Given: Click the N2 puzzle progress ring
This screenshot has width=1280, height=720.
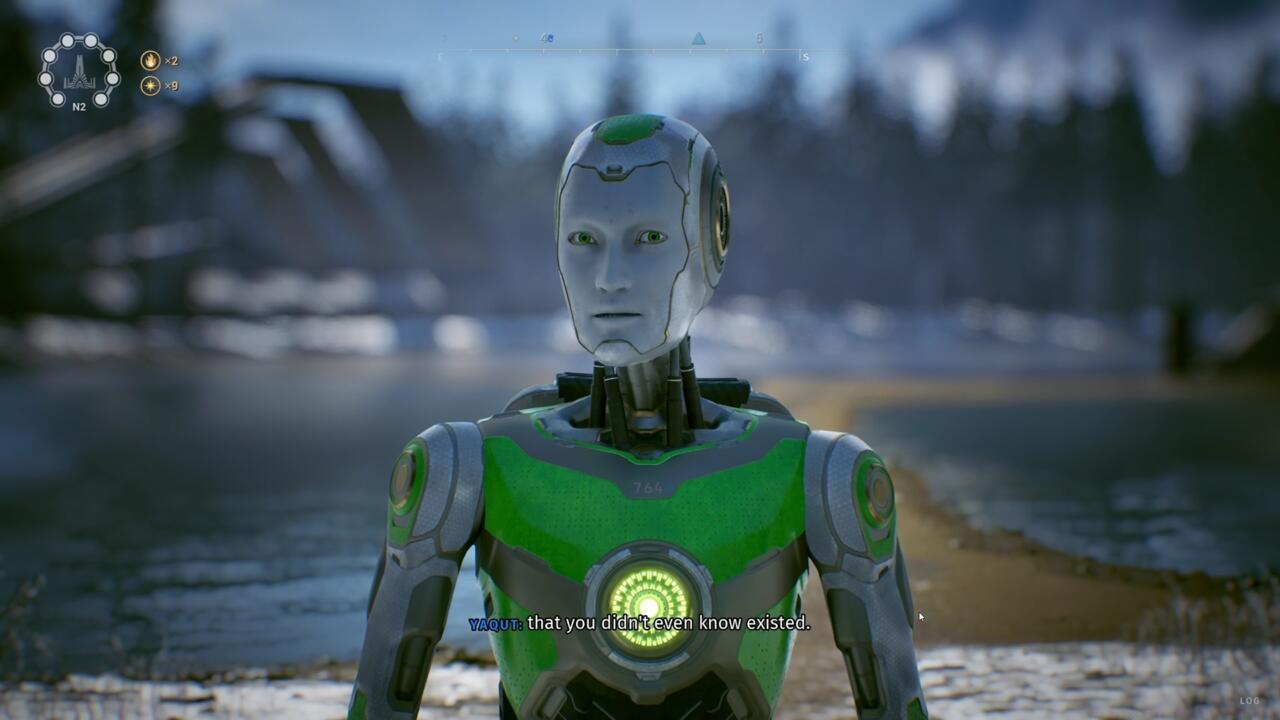Looking at the screenshot, I should pos(78,70).
